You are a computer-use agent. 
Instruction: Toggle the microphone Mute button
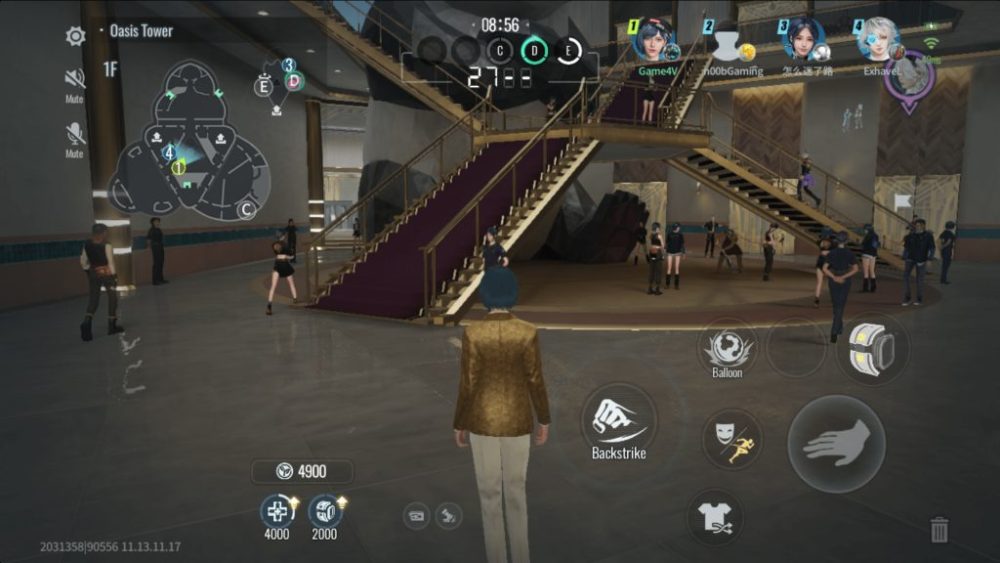tap(75, 134)
